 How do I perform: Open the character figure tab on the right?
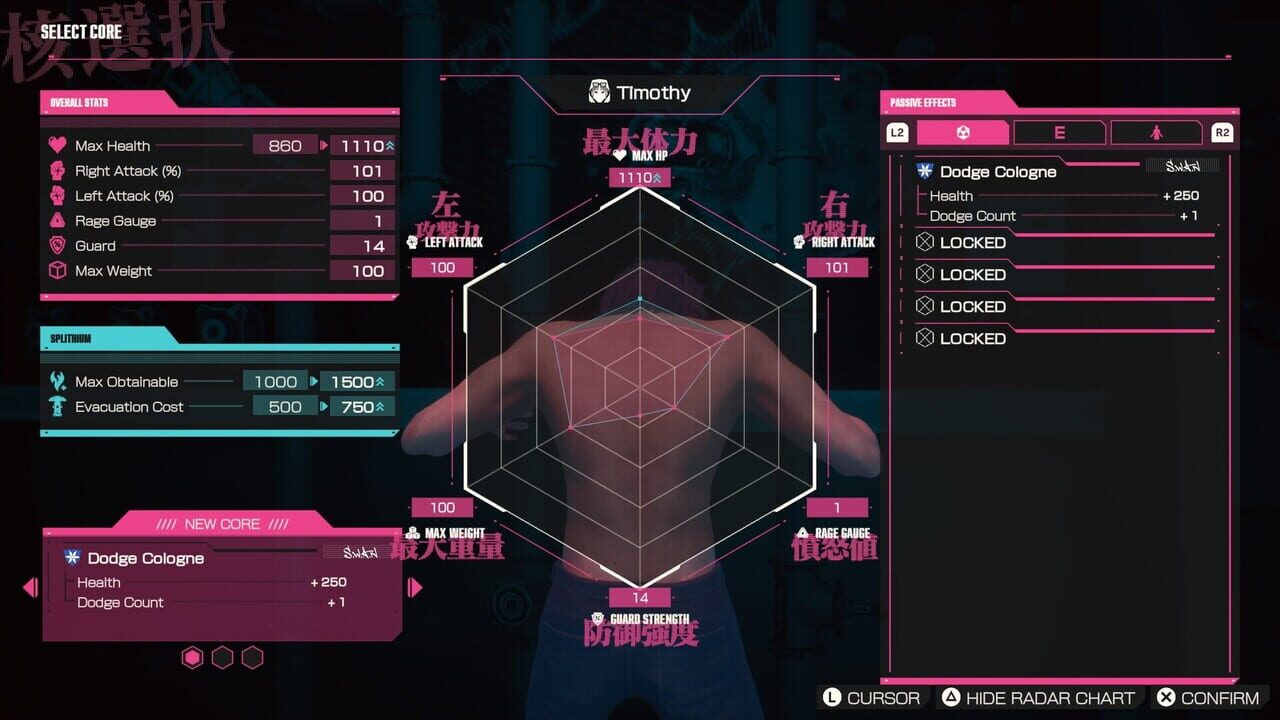point(1155,131)
